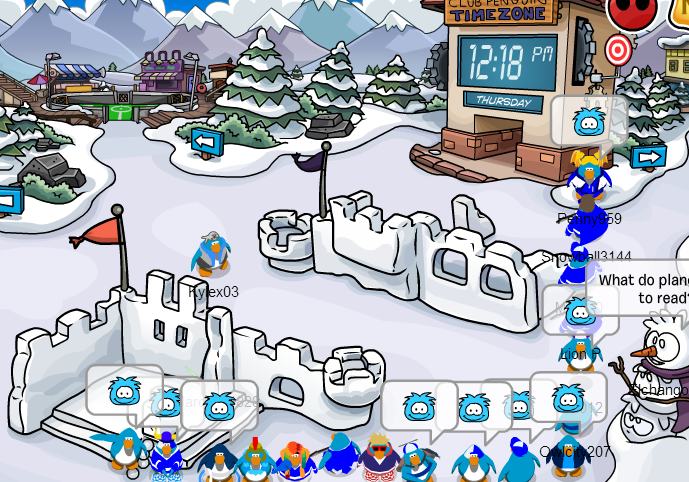The height and width of the screenshot is (482, 689).
Task: Click the blue right-arrow direction sign
Action: tap(648, 157)
